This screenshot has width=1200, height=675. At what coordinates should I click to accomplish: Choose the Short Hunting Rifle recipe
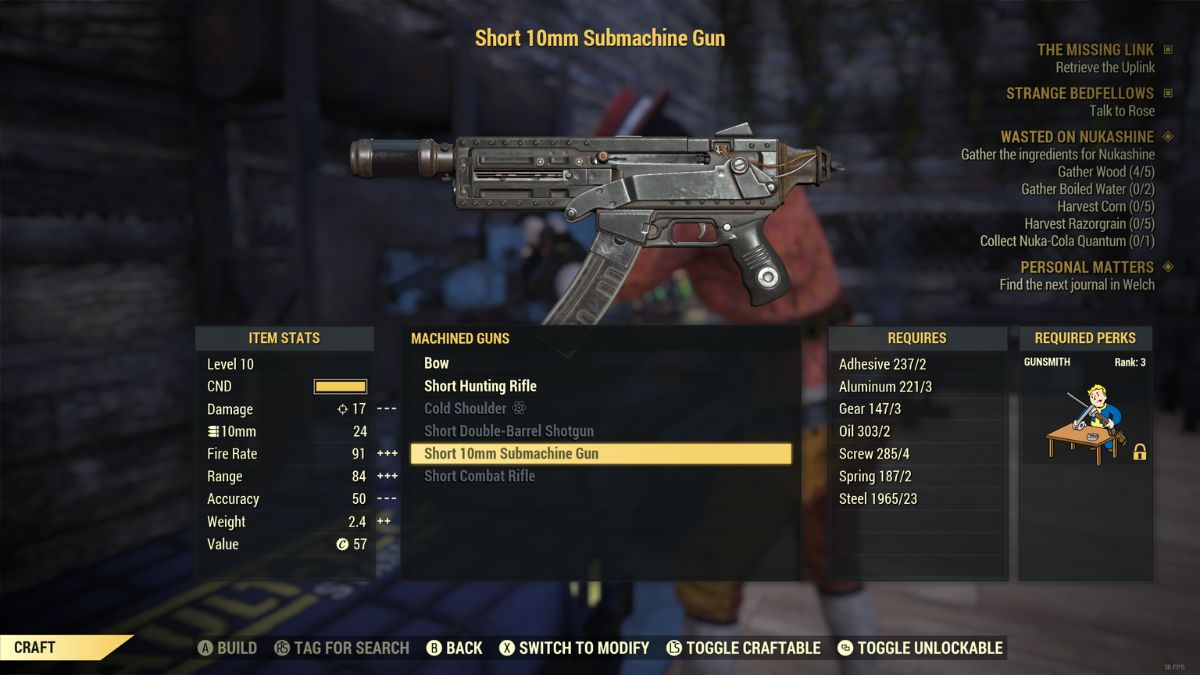click(480, 386)
